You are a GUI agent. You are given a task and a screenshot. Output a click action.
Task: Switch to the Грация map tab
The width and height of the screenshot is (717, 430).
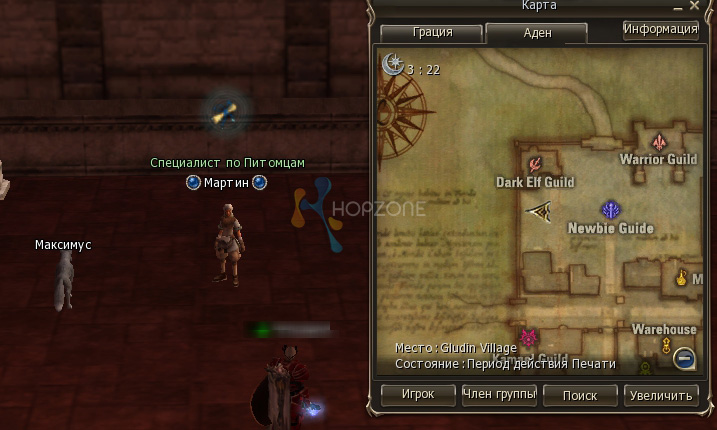[x=431, y=32]
